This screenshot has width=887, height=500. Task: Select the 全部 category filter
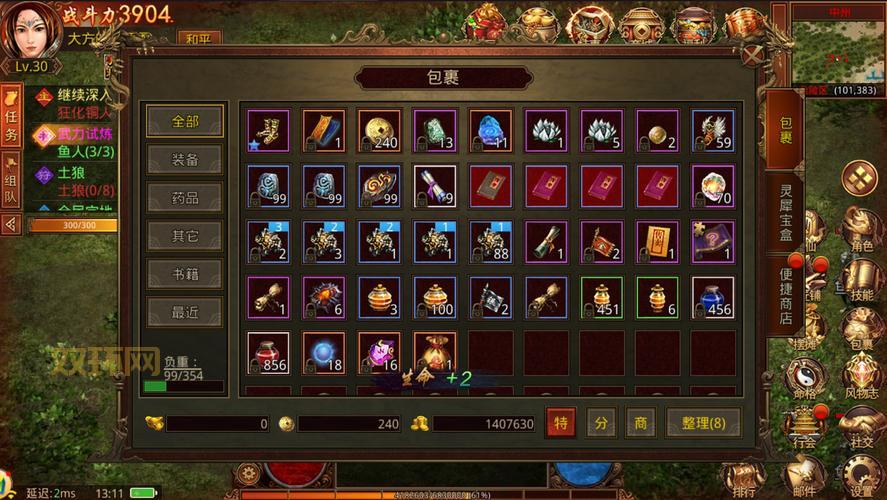[185, 121]
